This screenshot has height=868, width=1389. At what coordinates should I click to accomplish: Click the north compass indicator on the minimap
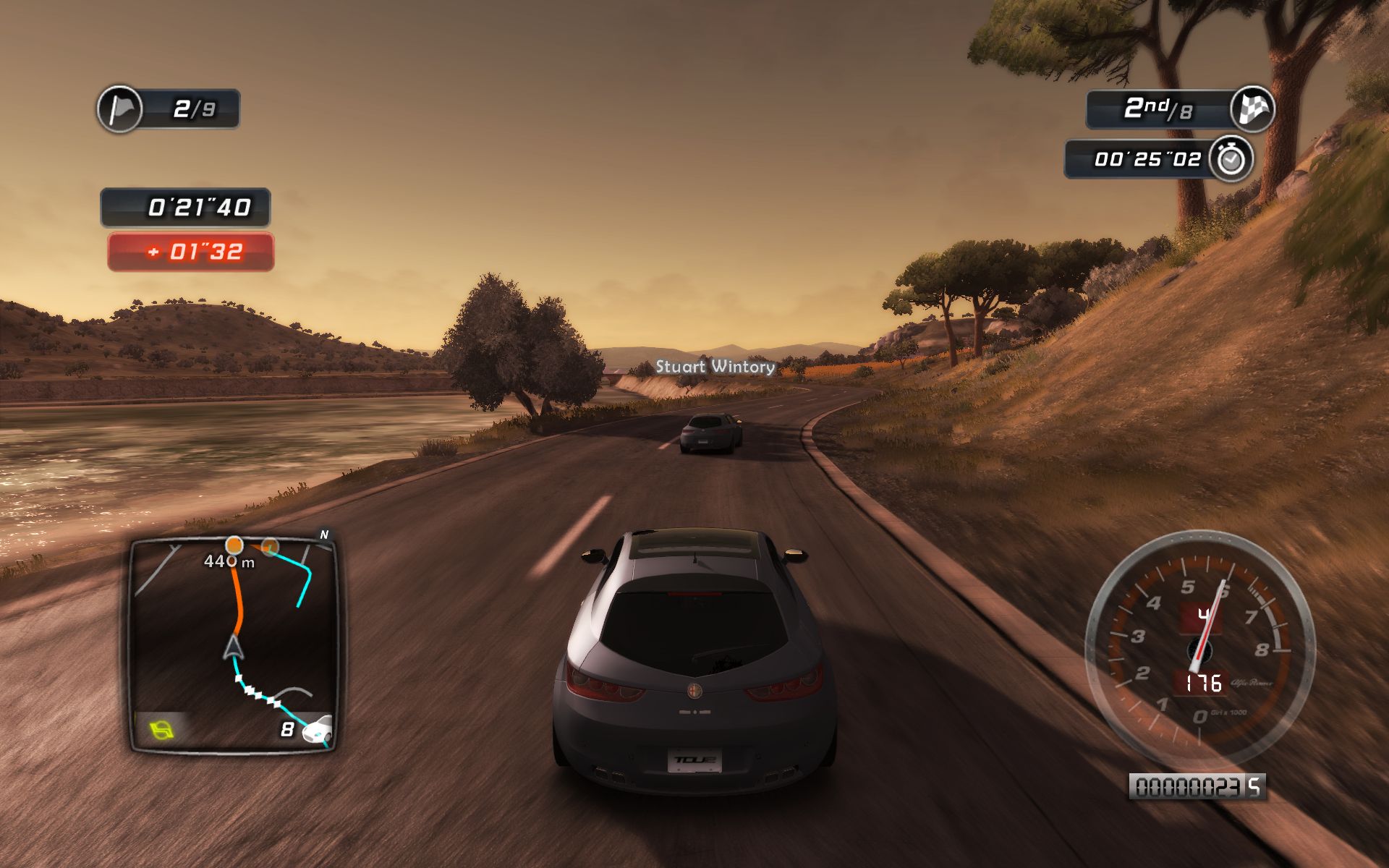click(x=324, y=535)
